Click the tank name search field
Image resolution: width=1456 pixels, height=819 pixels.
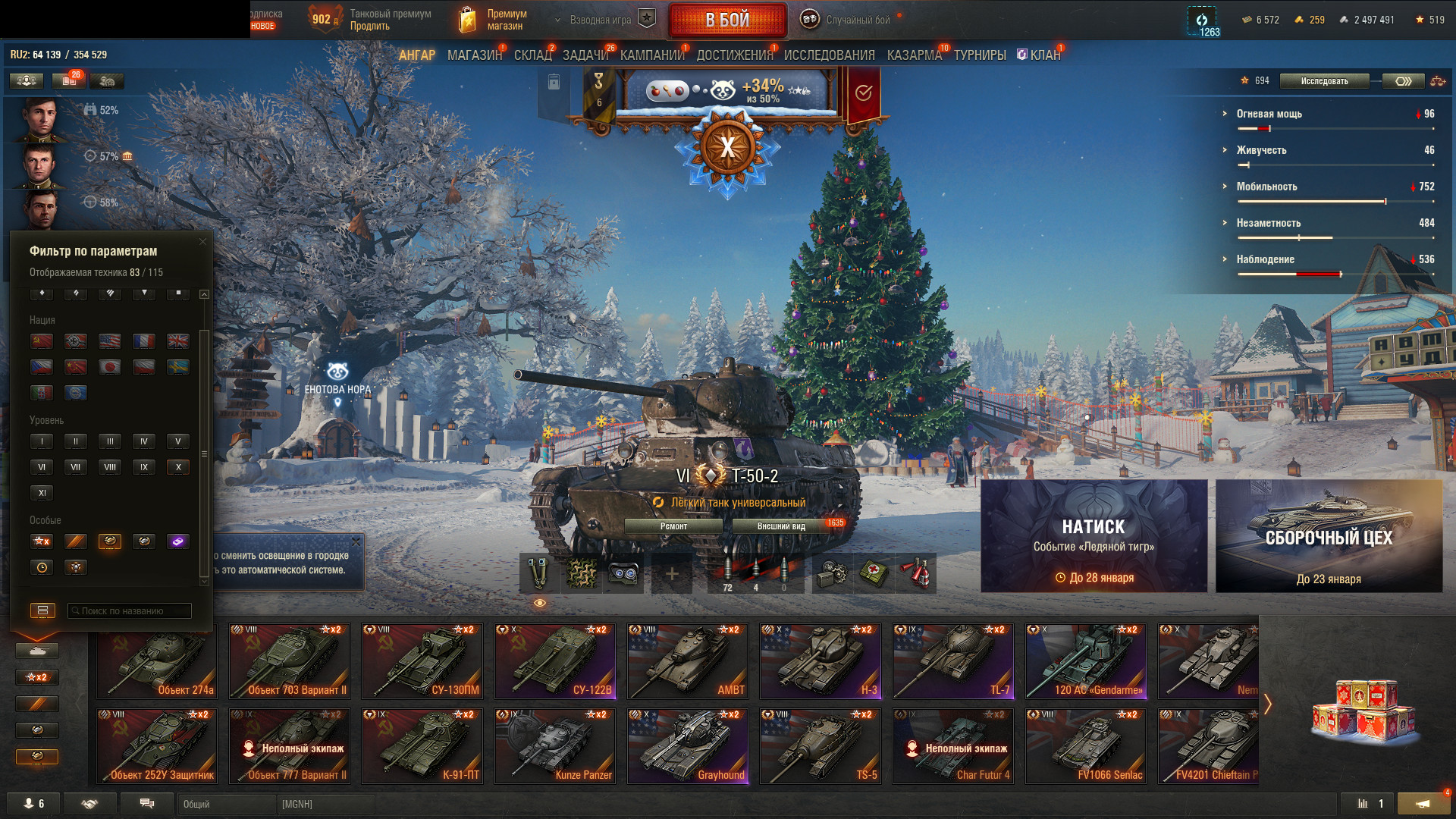[x=130, y=610]
